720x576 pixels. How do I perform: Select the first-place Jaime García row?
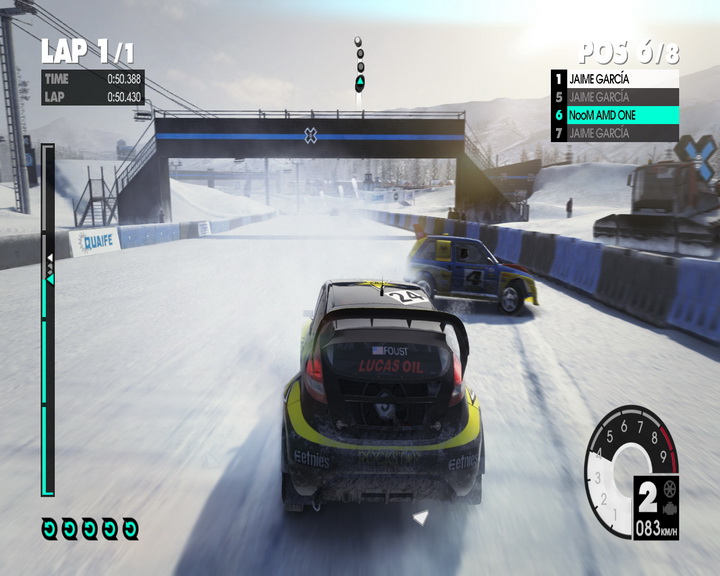(614, 78)
